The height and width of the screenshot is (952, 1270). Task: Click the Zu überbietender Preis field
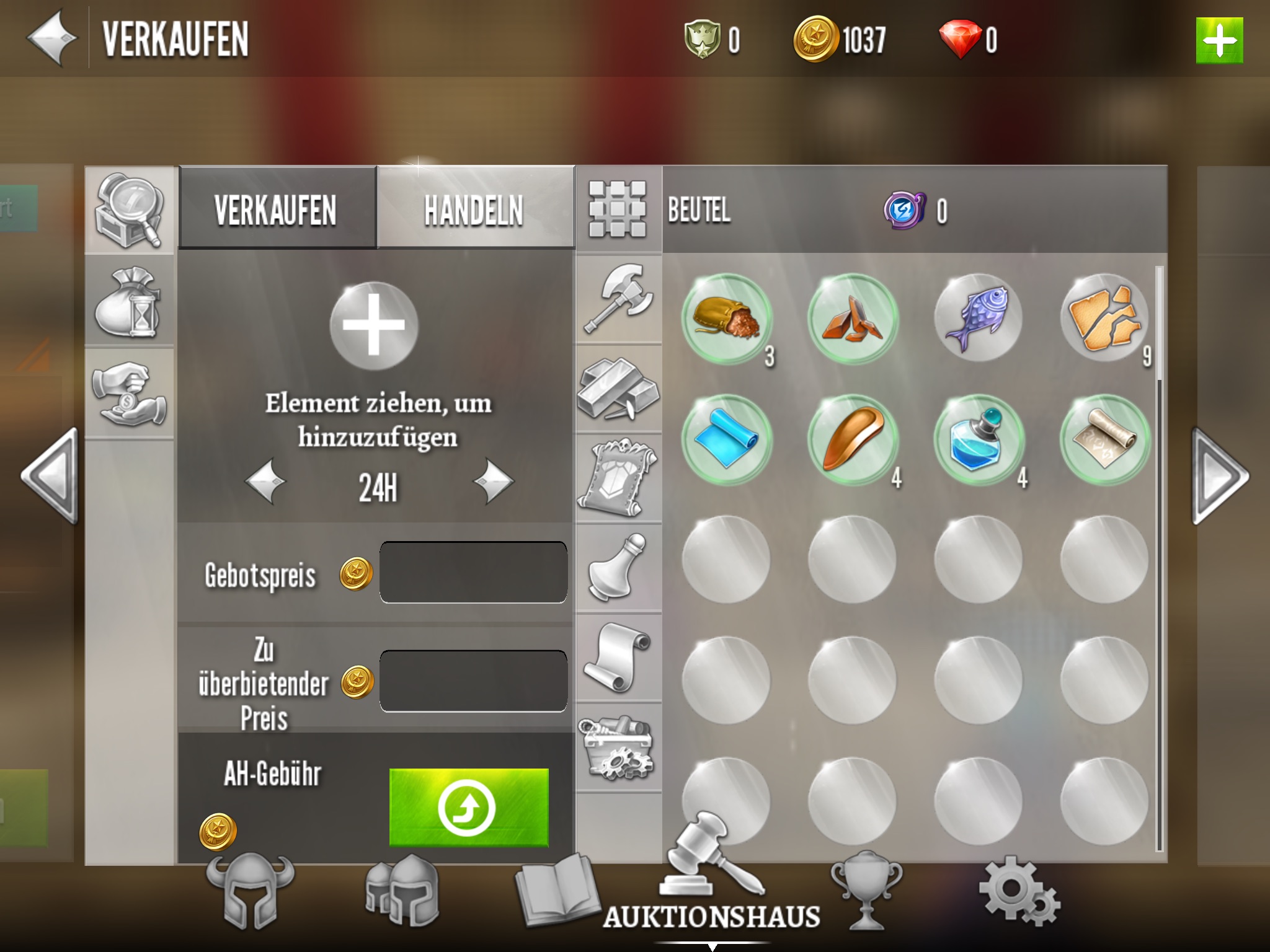[473, 681]
